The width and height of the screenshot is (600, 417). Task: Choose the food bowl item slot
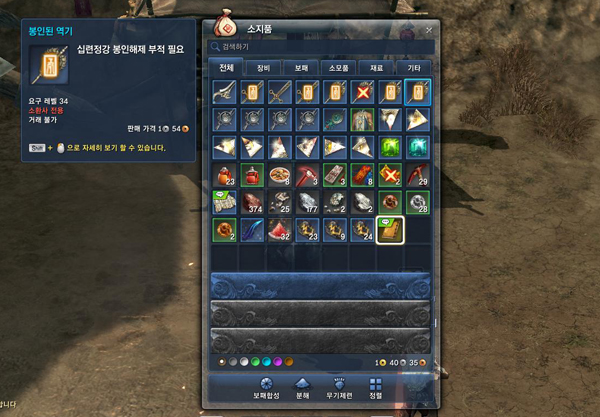pos(279,175)
